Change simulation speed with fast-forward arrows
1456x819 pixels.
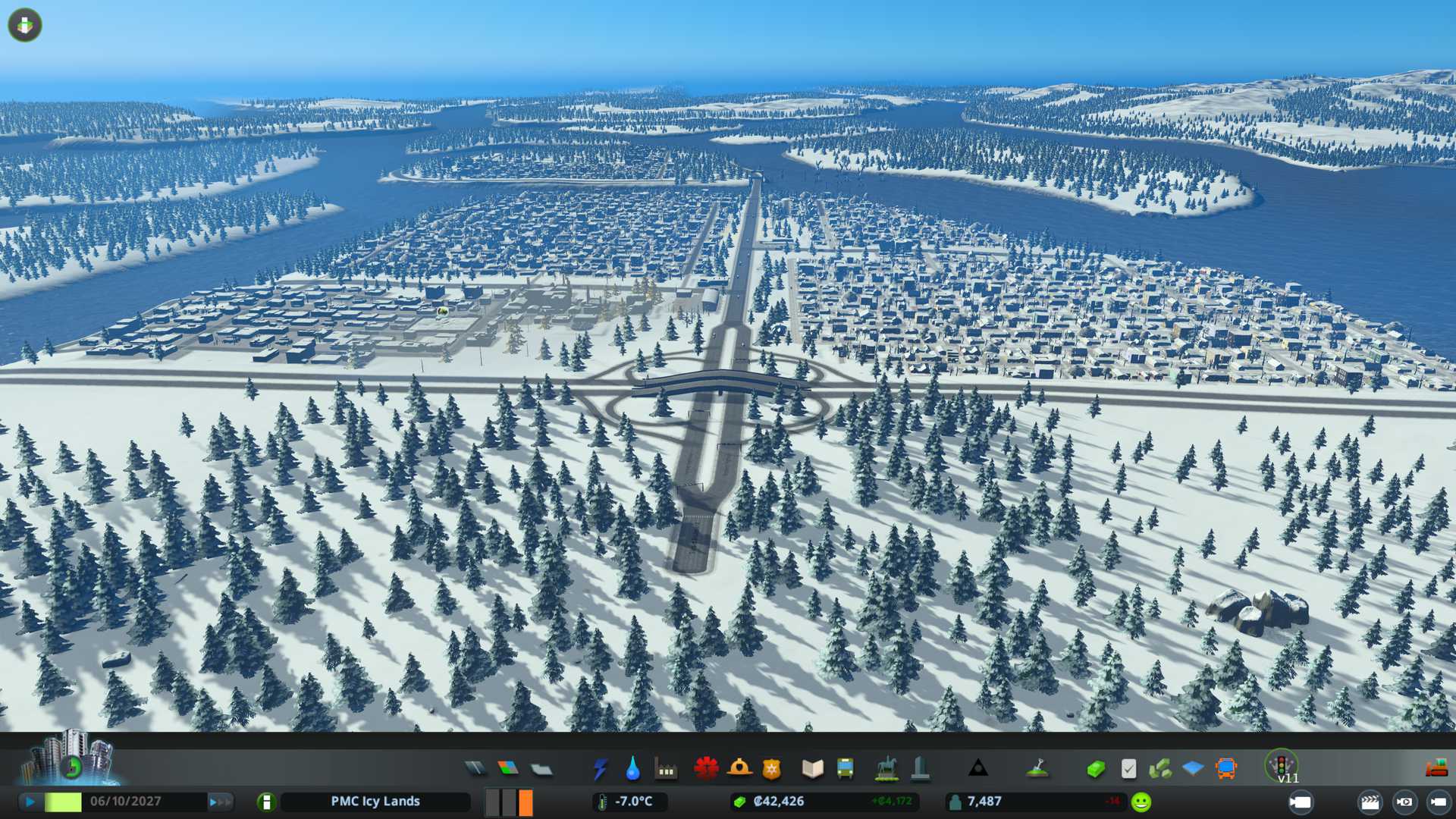(x=220, y=802)
